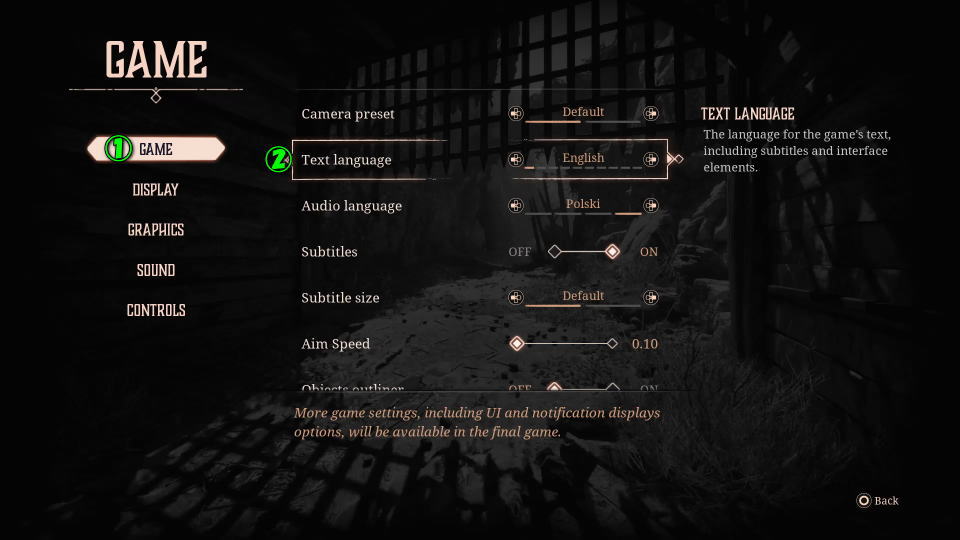
Task: Select the Audio language settings row
Action: pyautogui.click(x=400, y=206)
